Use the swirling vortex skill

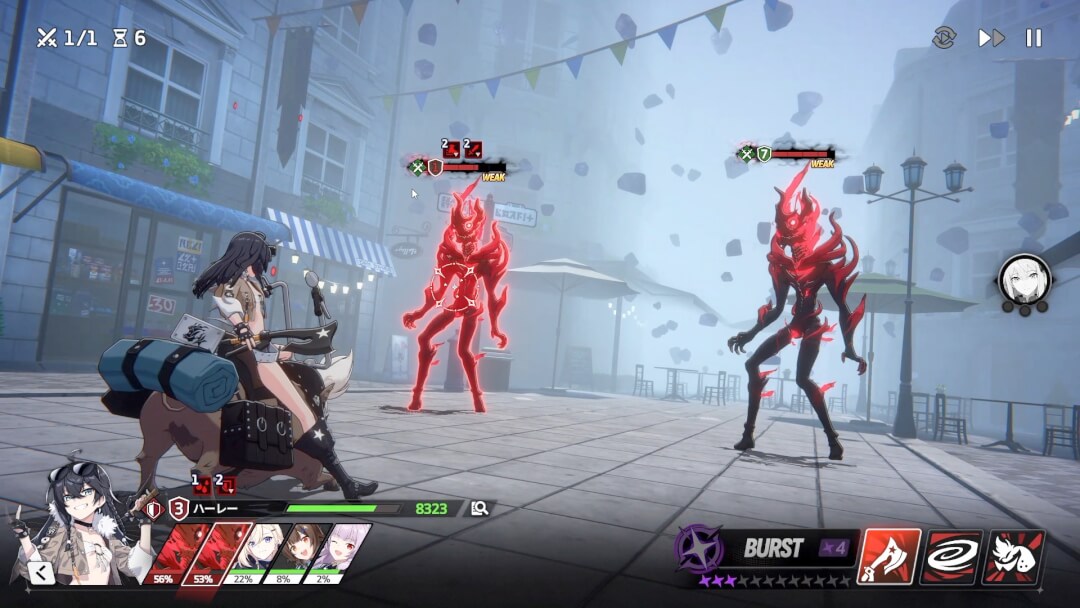click(951, 557)
